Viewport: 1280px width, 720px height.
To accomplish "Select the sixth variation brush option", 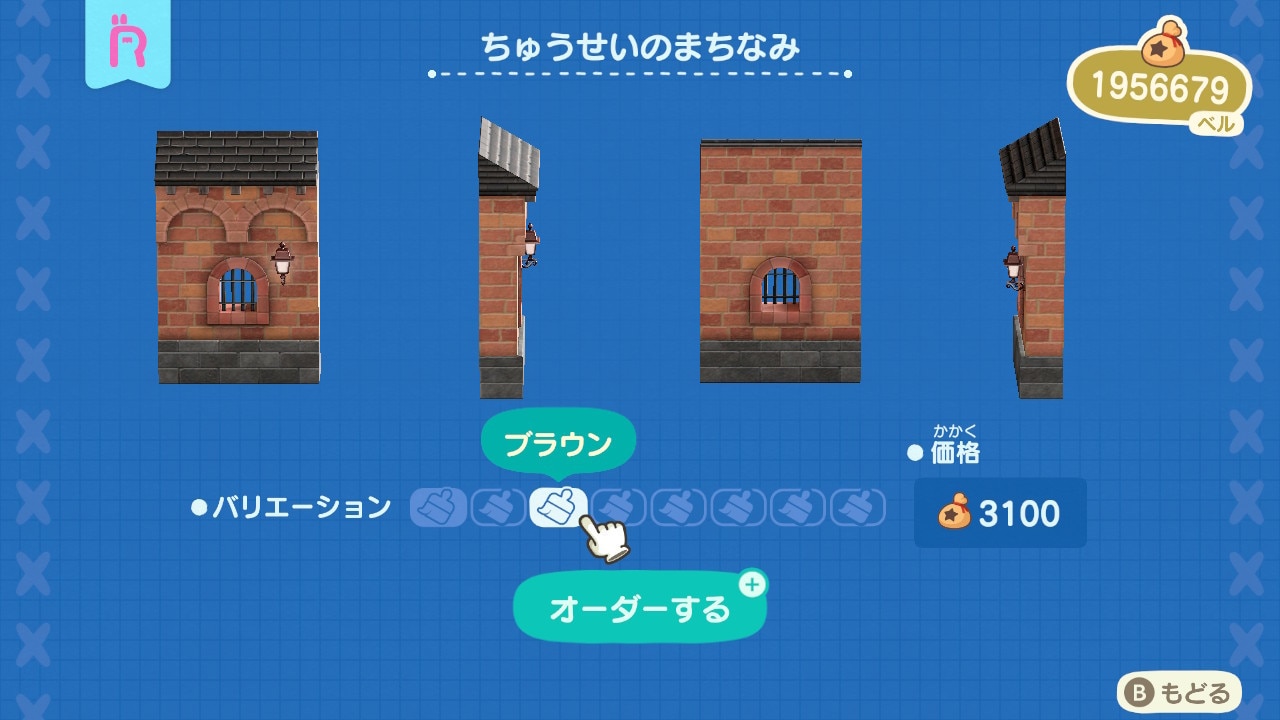I will [x=739, y=508].
